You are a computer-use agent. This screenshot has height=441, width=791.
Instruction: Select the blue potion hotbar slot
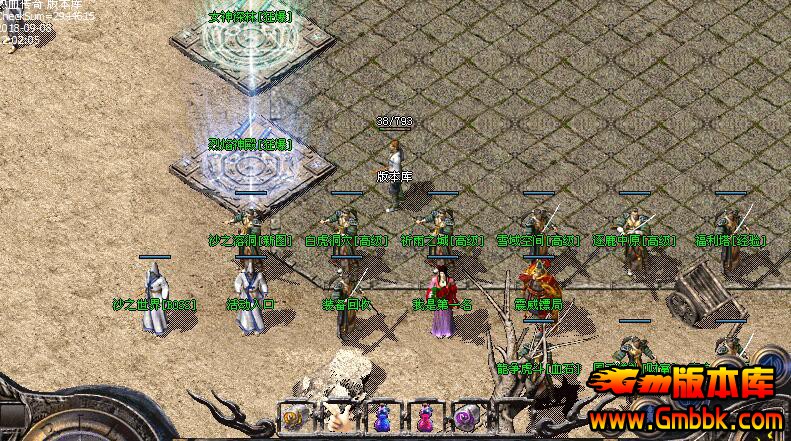[382, 419]
